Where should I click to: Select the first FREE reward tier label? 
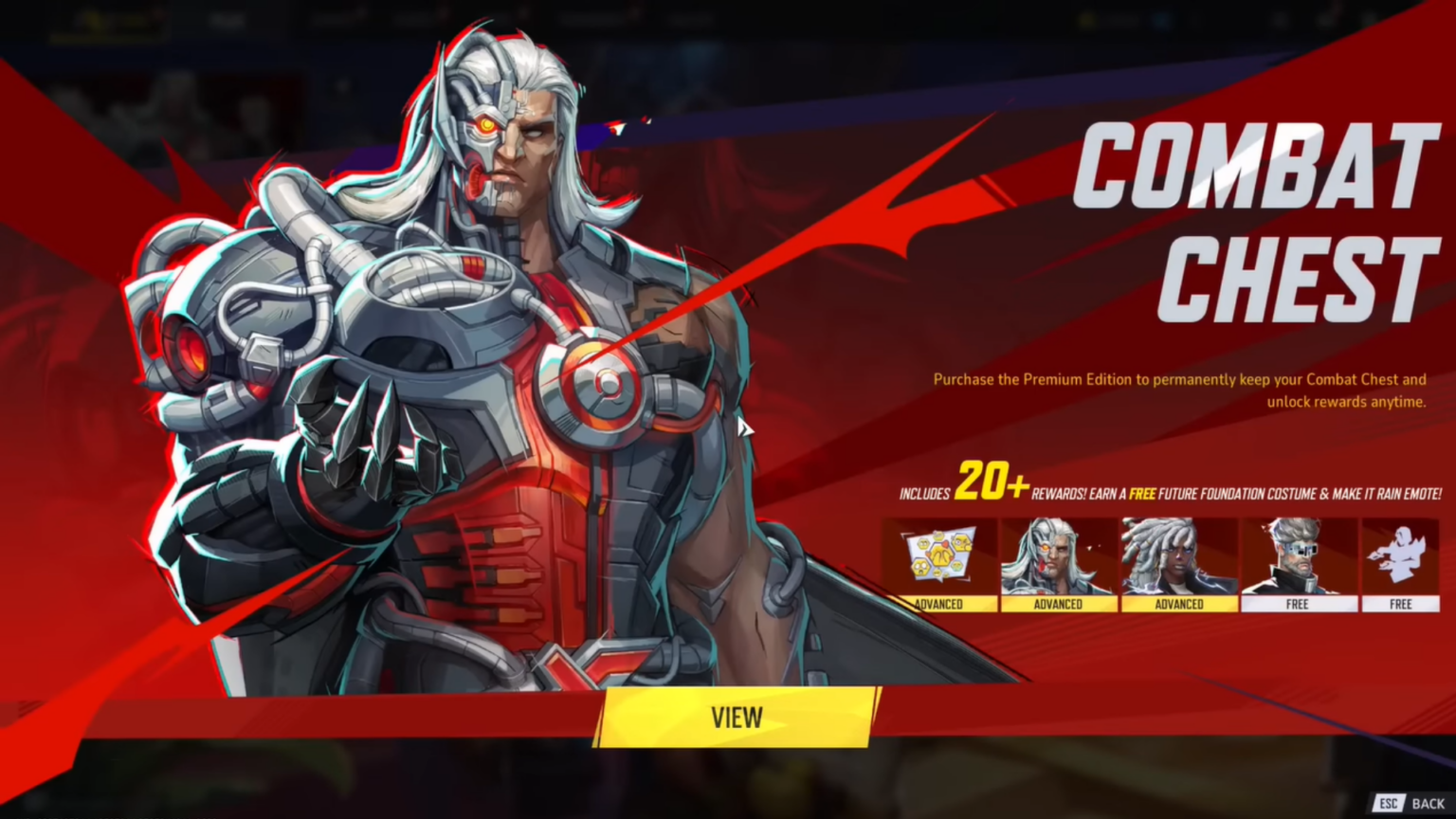(x=1299, y=604)
